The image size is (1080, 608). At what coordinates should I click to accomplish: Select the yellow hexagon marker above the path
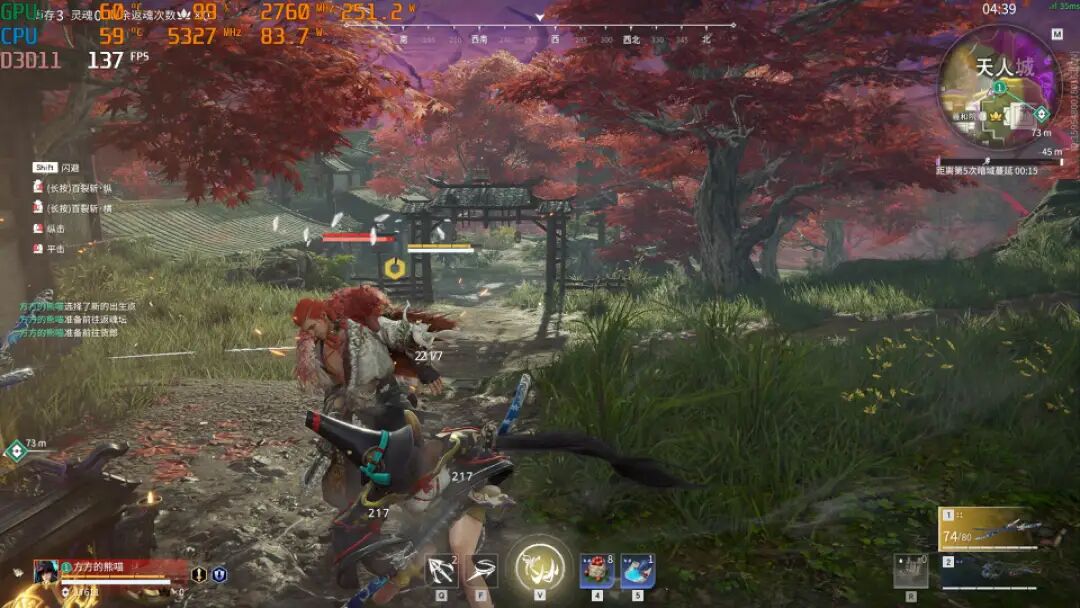pos(394,268)
